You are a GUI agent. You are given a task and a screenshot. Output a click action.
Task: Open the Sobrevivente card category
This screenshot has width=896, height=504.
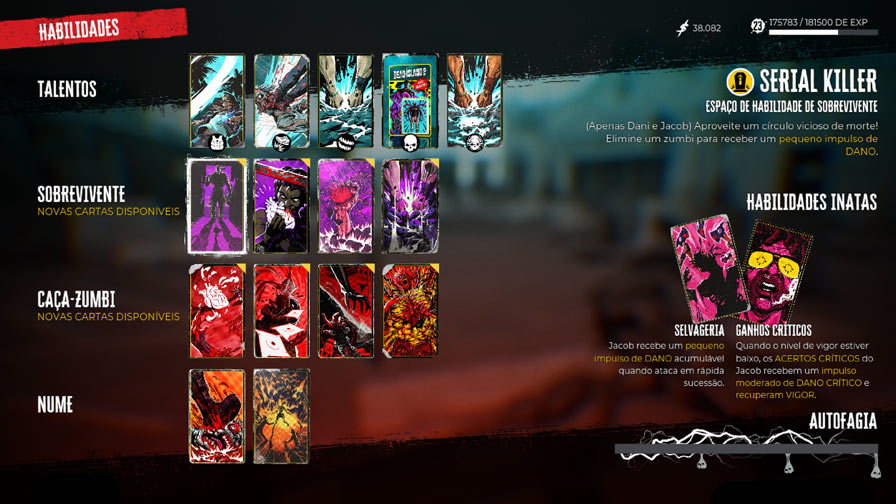click(x=81, y=194)
